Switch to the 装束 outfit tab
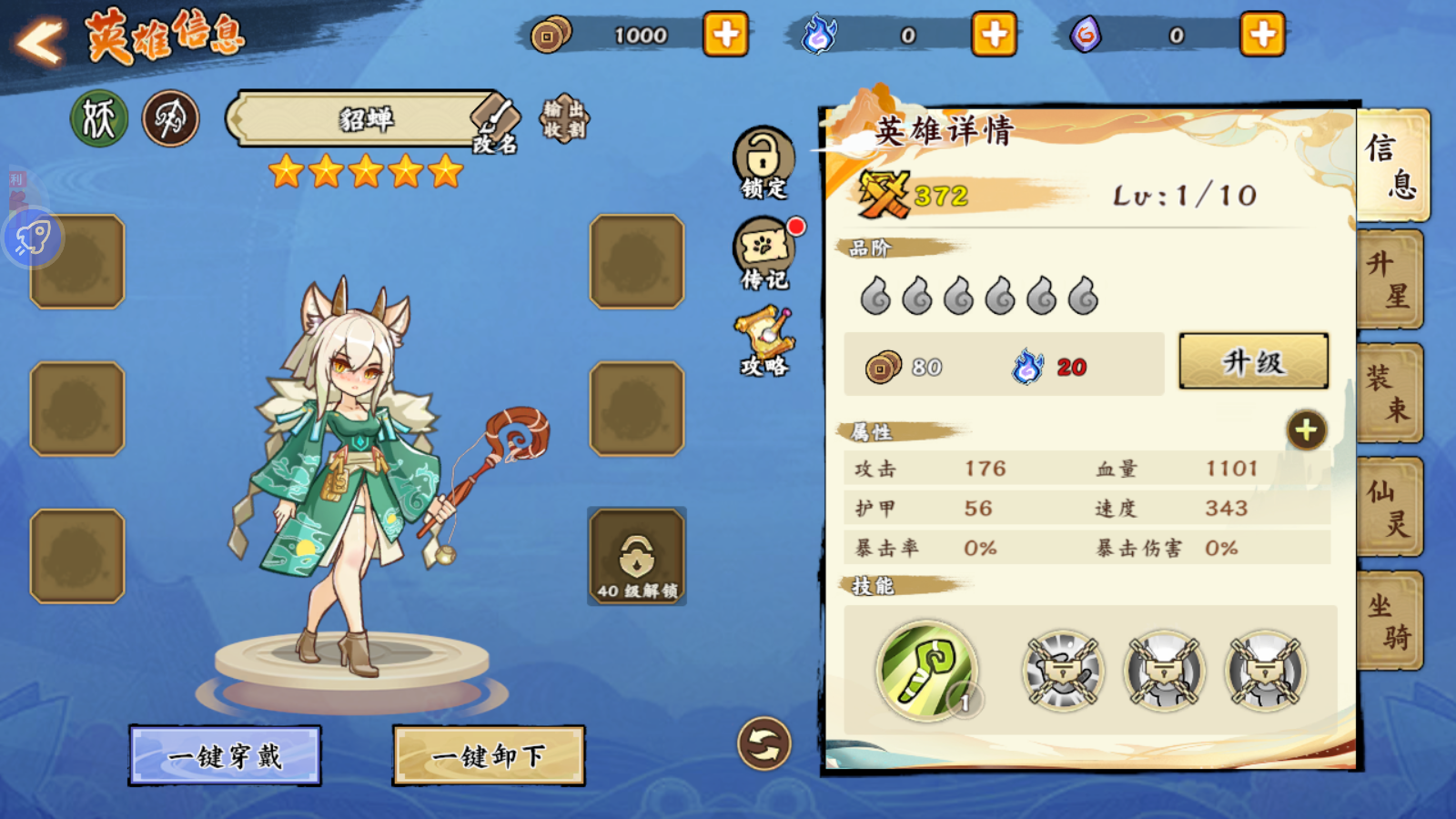The height and width of the screenshot is (819, 1456). coord(1390,393)
